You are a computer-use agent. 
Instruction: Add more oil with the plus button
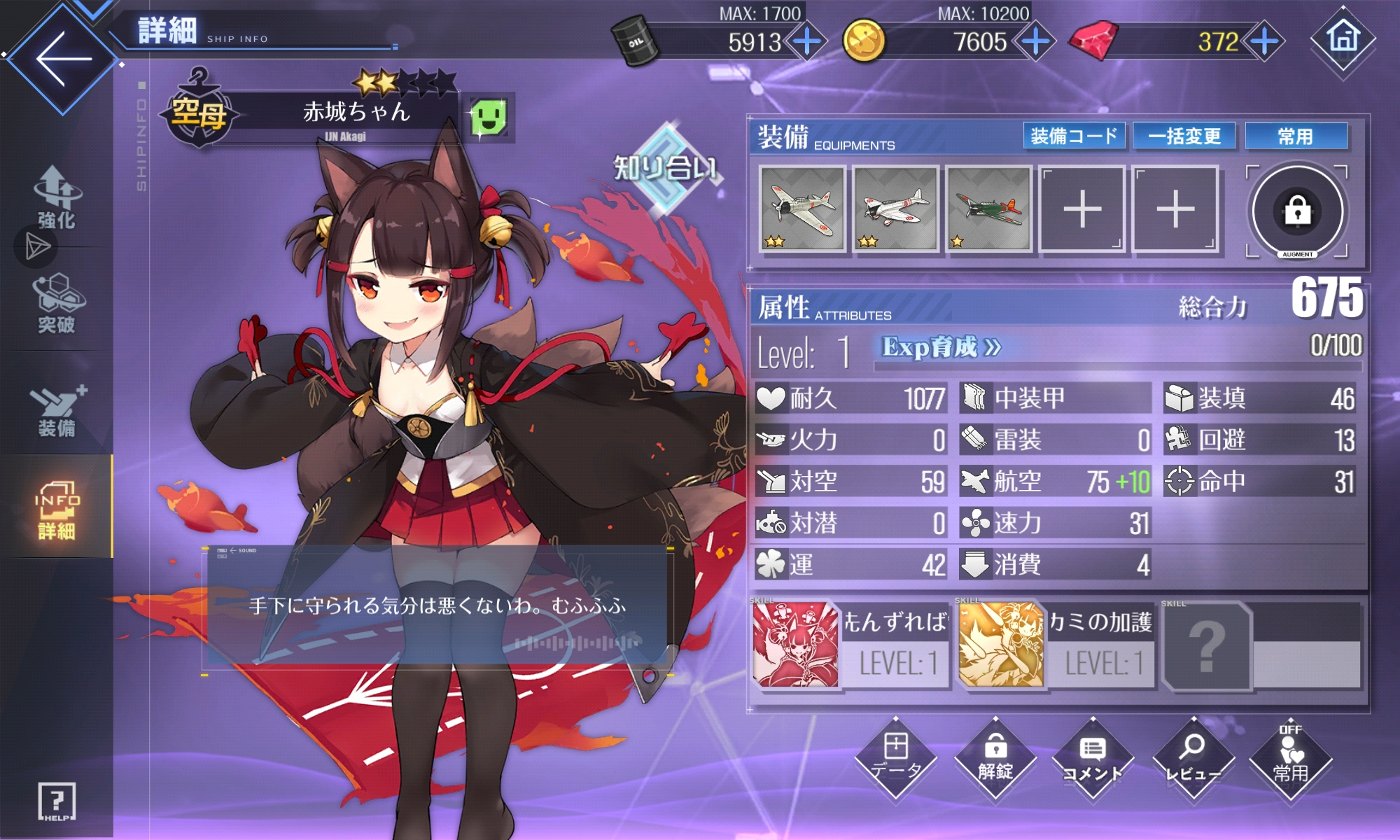[807, 42]
